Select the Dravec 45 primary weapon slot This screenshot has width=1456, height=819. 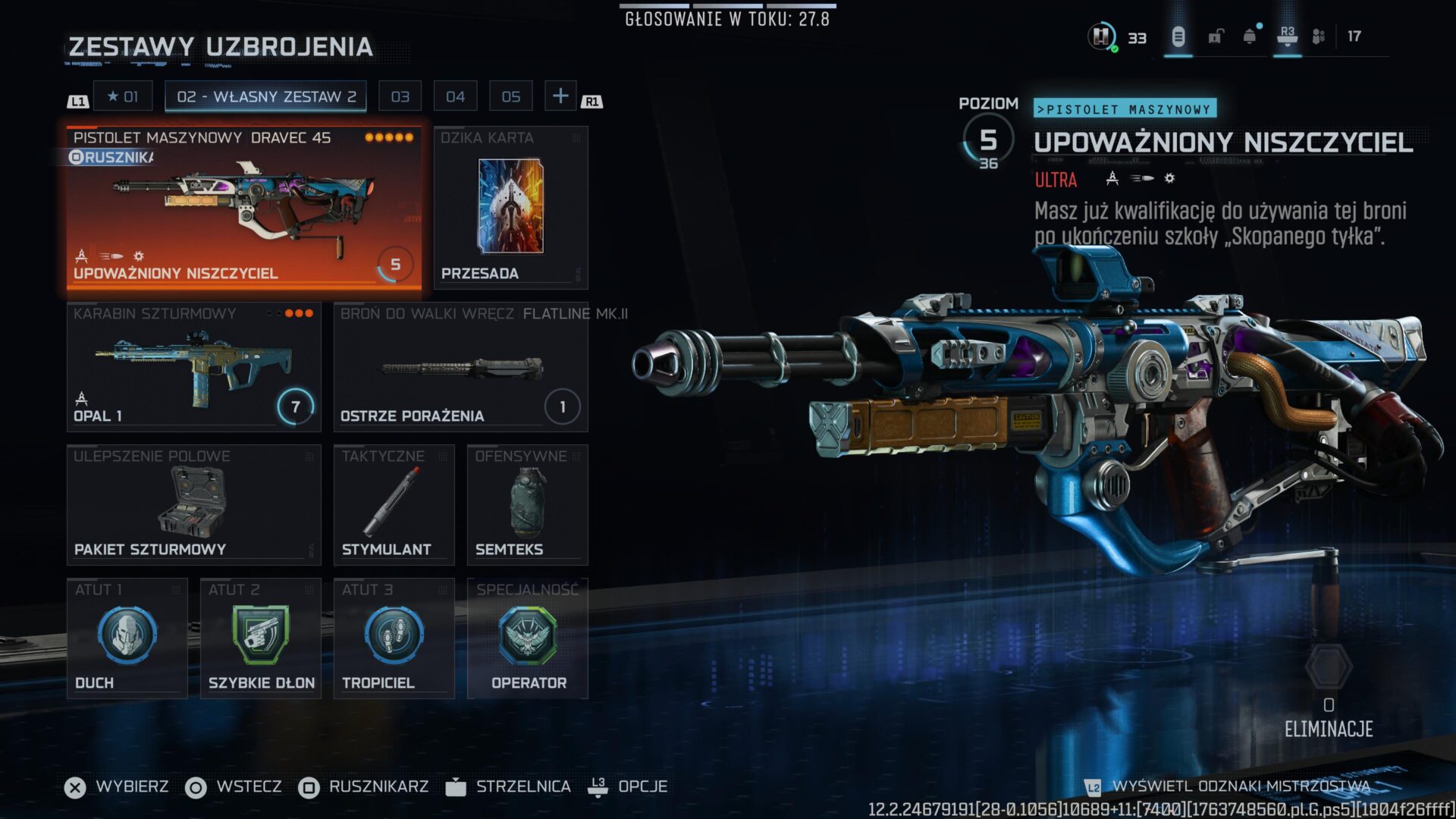(243, 208)
